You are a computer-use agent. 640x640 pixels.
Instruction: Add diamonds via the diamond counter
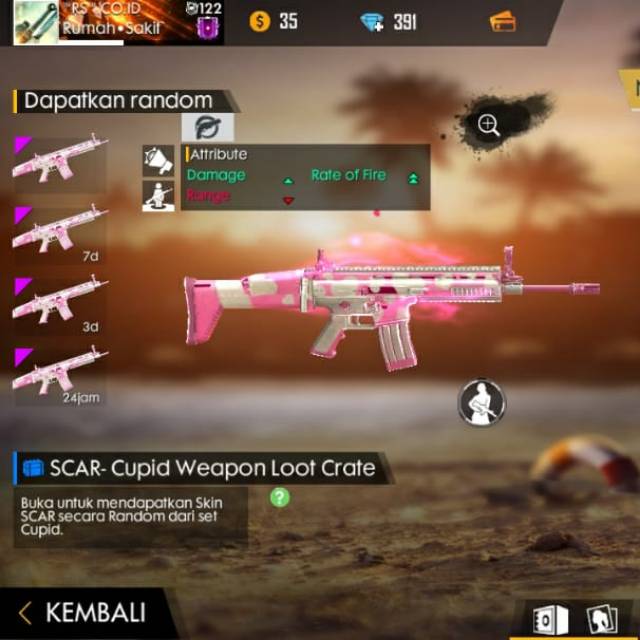pos(392,21)
